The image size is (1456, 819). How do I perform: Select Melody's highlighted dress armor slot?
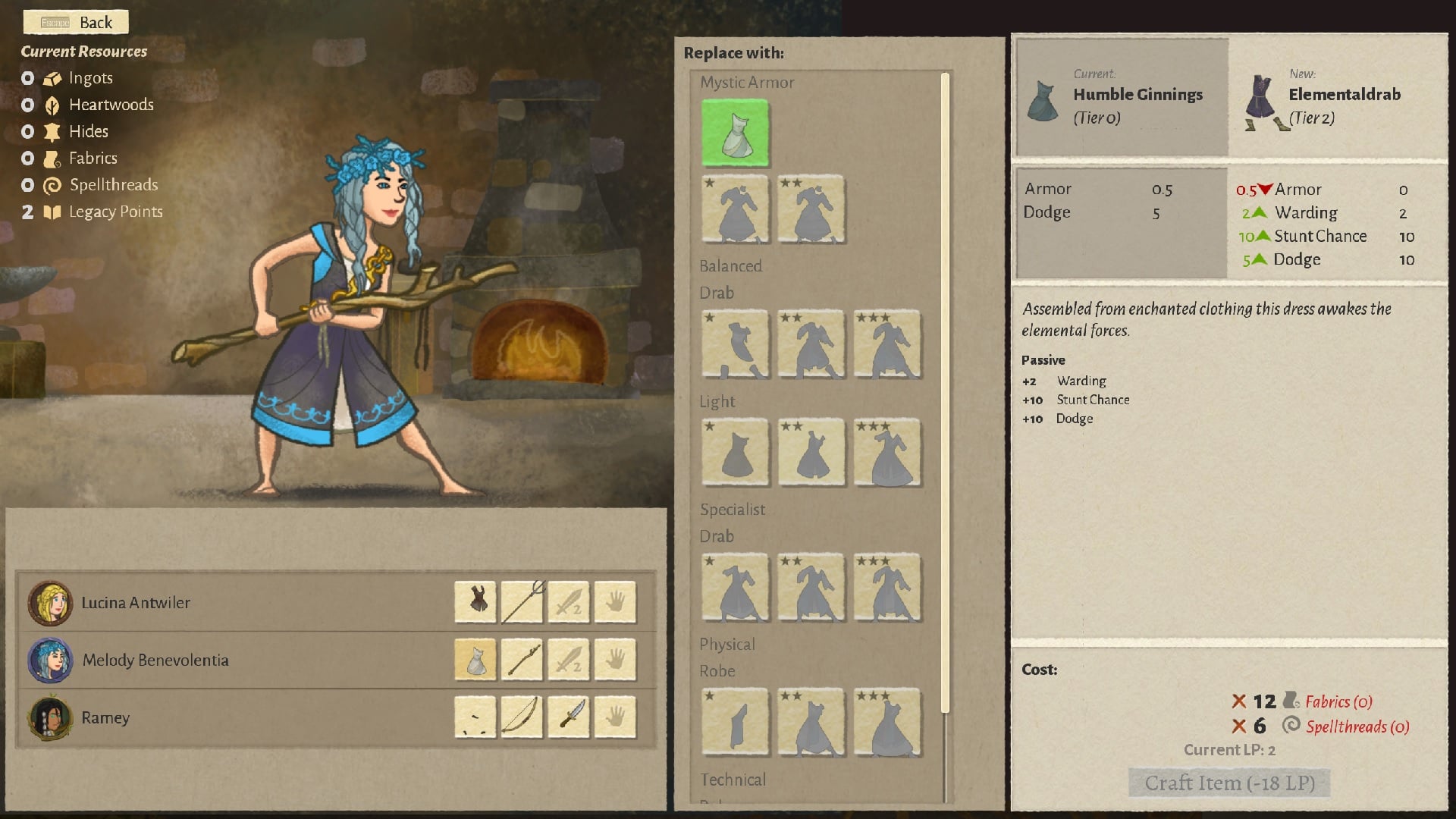click(475, 660)
